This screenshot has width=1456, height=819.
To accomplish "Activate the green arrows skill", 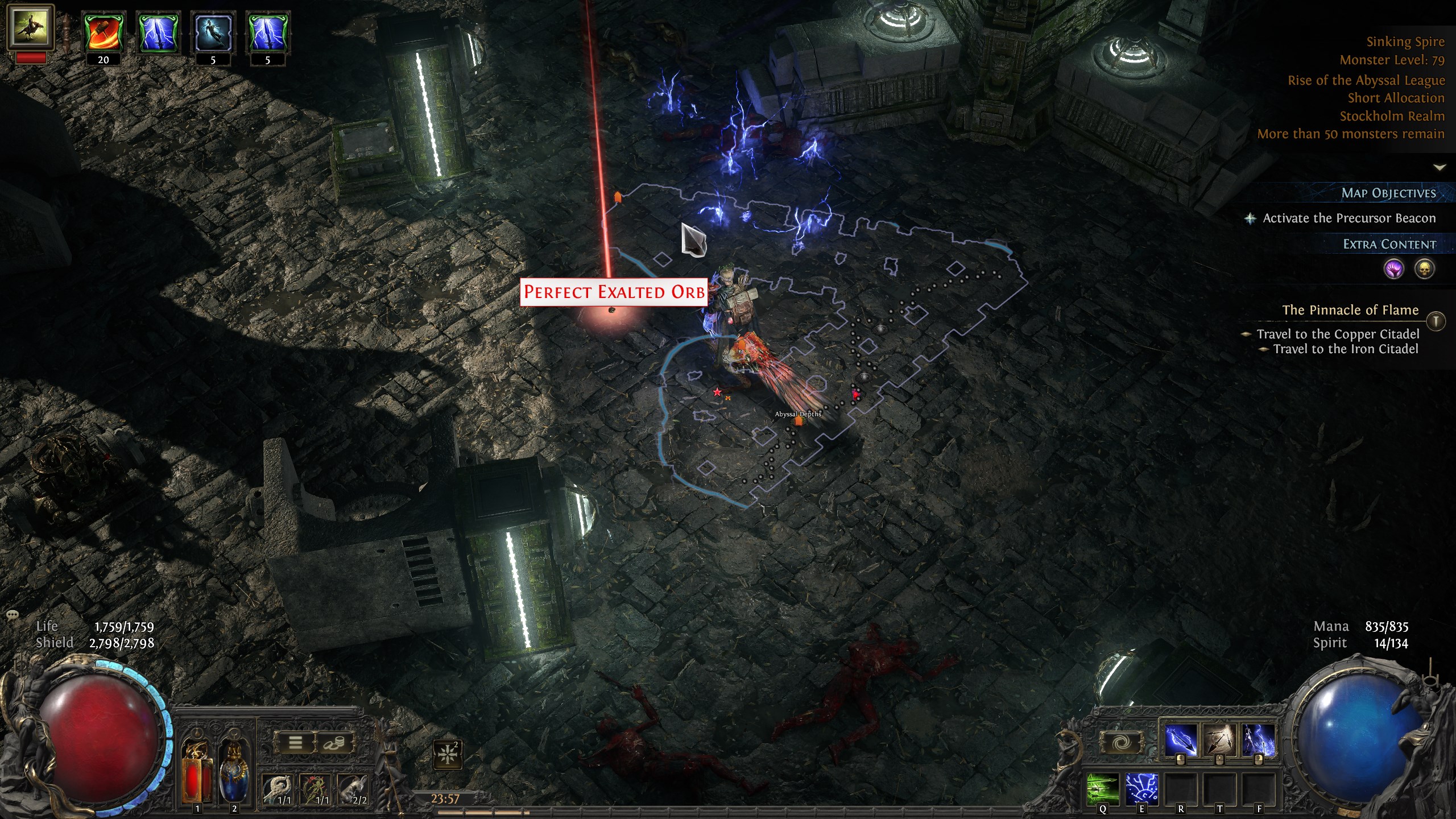I will coord(1103,788).
